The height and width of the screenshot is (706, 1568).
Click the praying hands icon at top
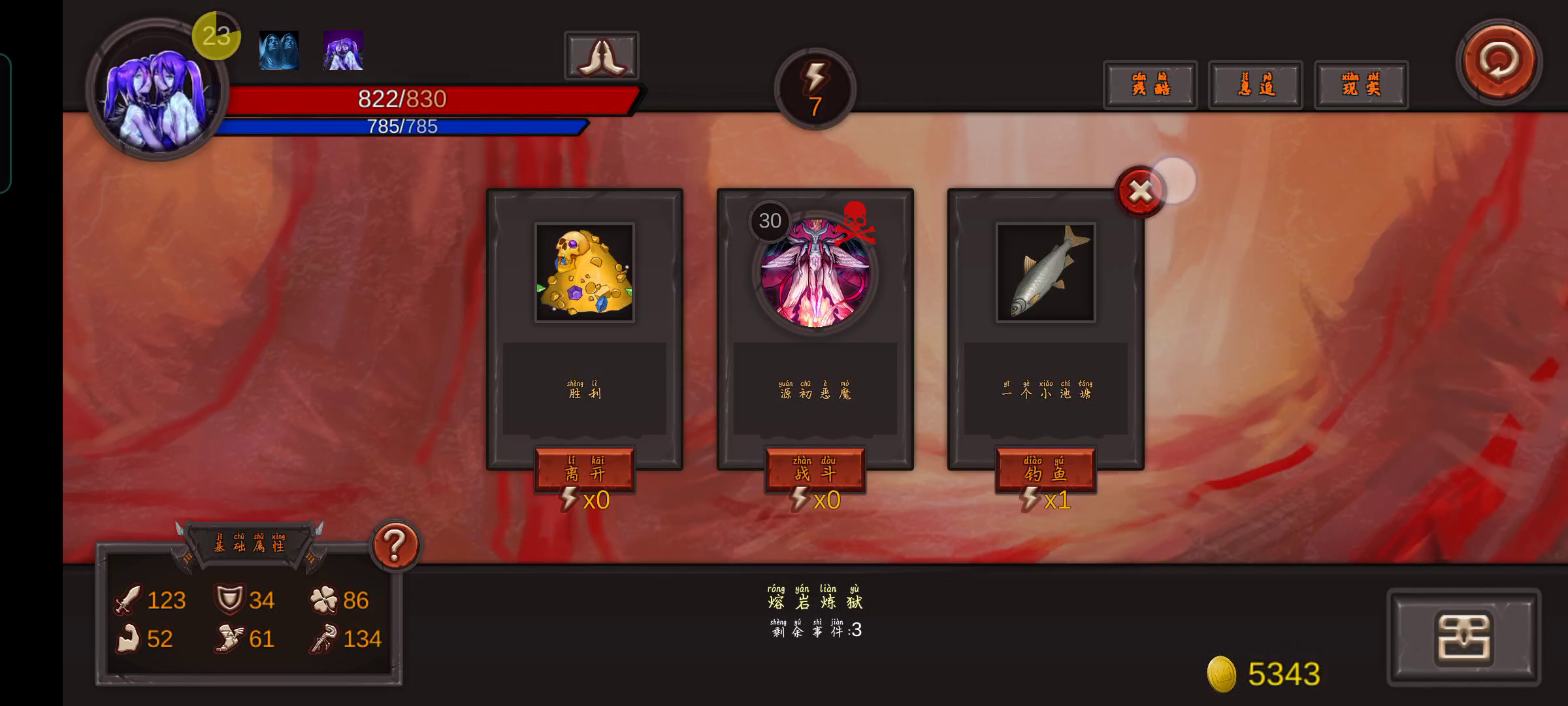[600, 55]
